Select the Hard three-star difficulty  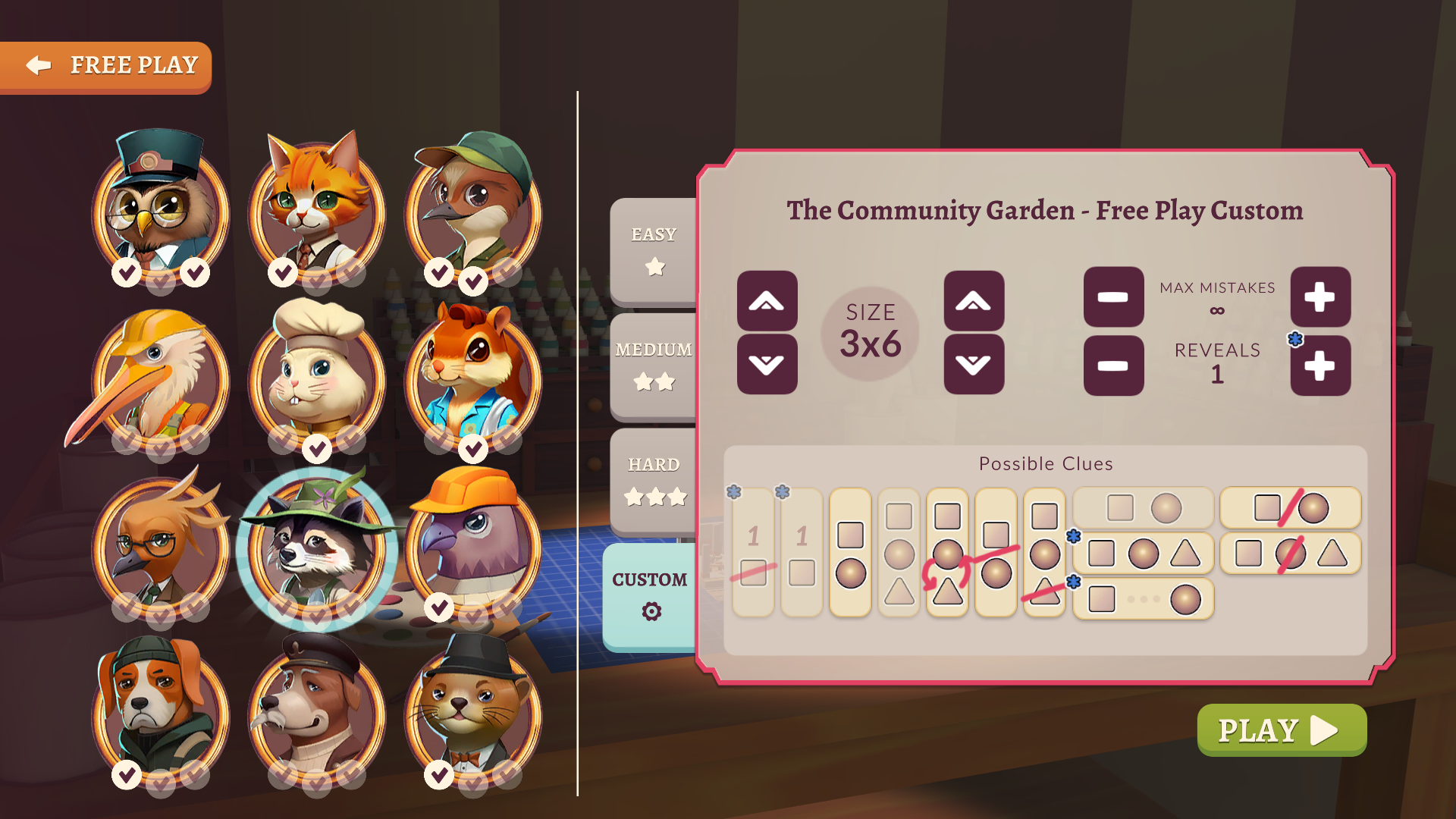(652, 479)
